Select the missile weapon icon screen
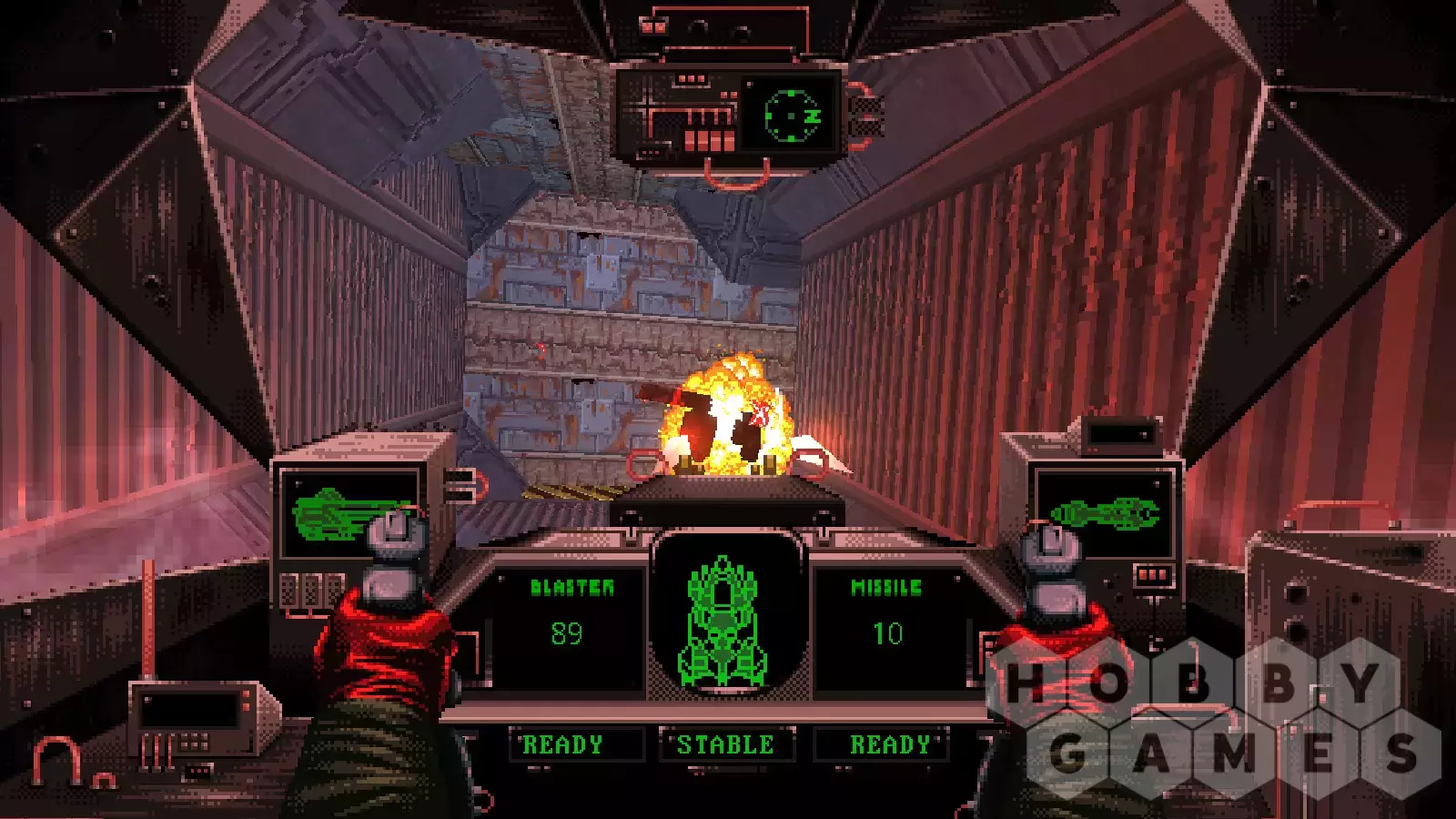This screenshot has width=1456, height=819. pyautogui.click(x=1105, y=514)
